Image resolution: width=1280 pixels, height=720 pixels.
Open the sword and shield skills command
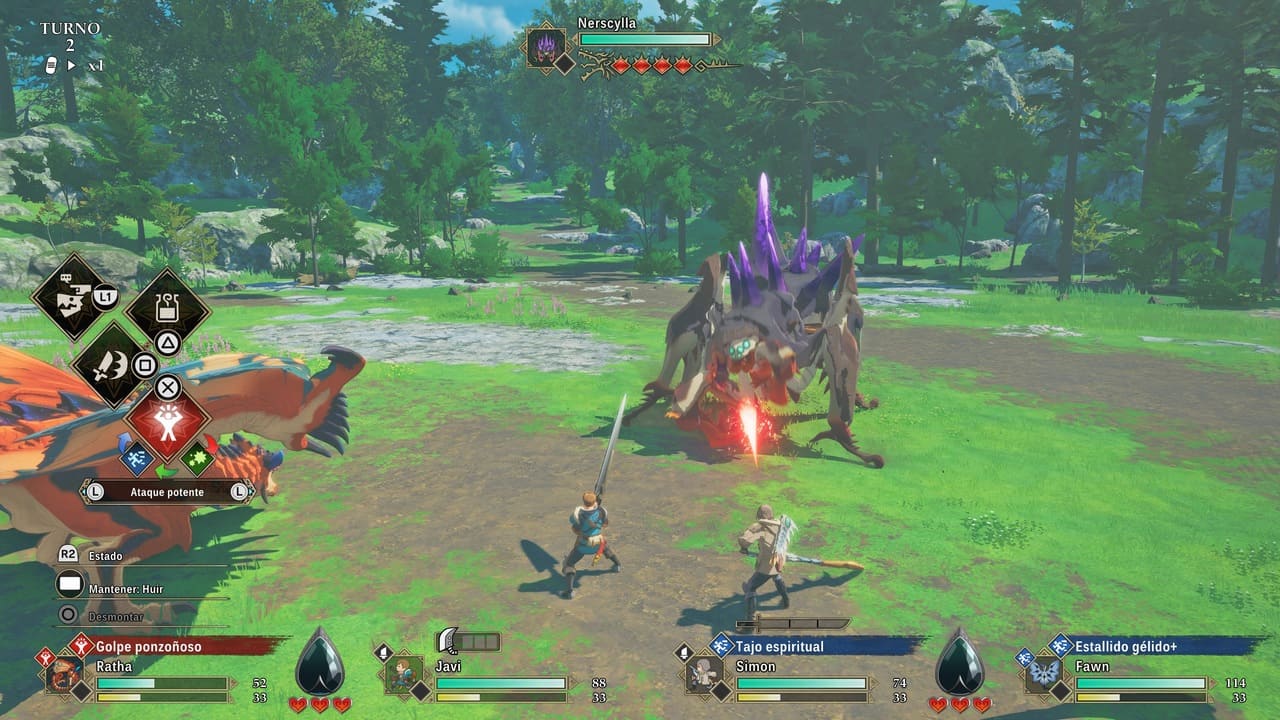[x=110, y=364]
